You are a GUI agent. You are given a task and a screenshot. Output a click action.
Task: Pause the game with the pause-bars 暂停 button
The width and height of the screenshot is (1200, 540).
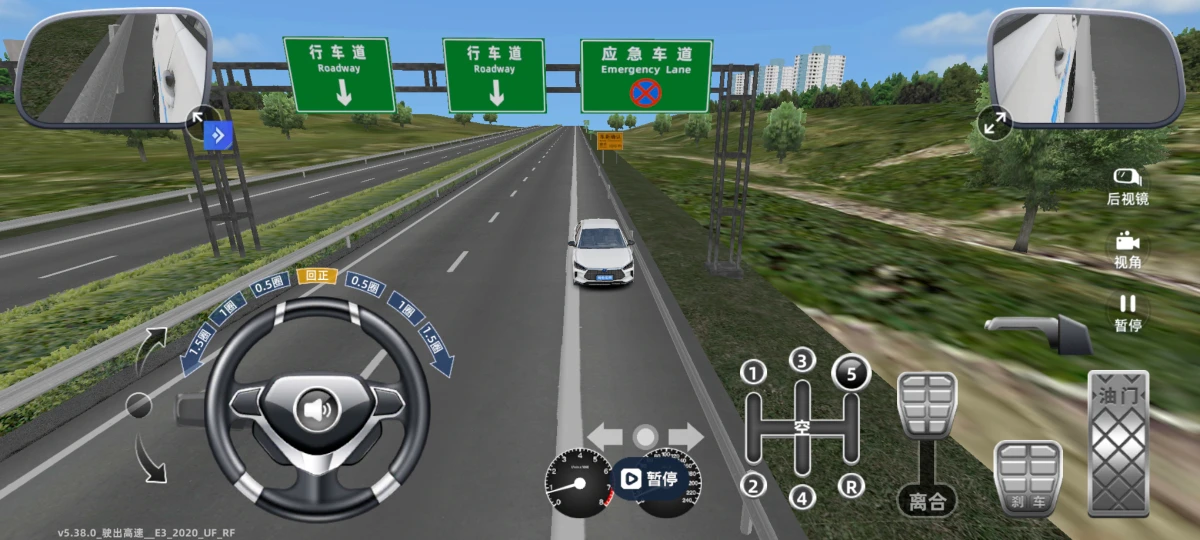coord(1127,312)
